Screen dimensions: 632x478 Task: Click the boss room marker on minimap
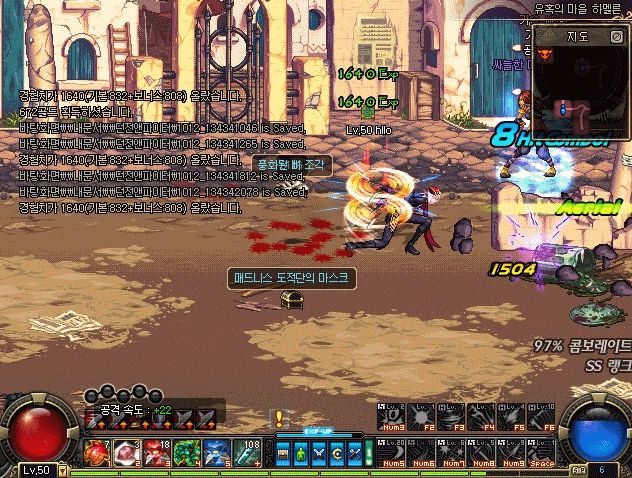coord(547,55)
